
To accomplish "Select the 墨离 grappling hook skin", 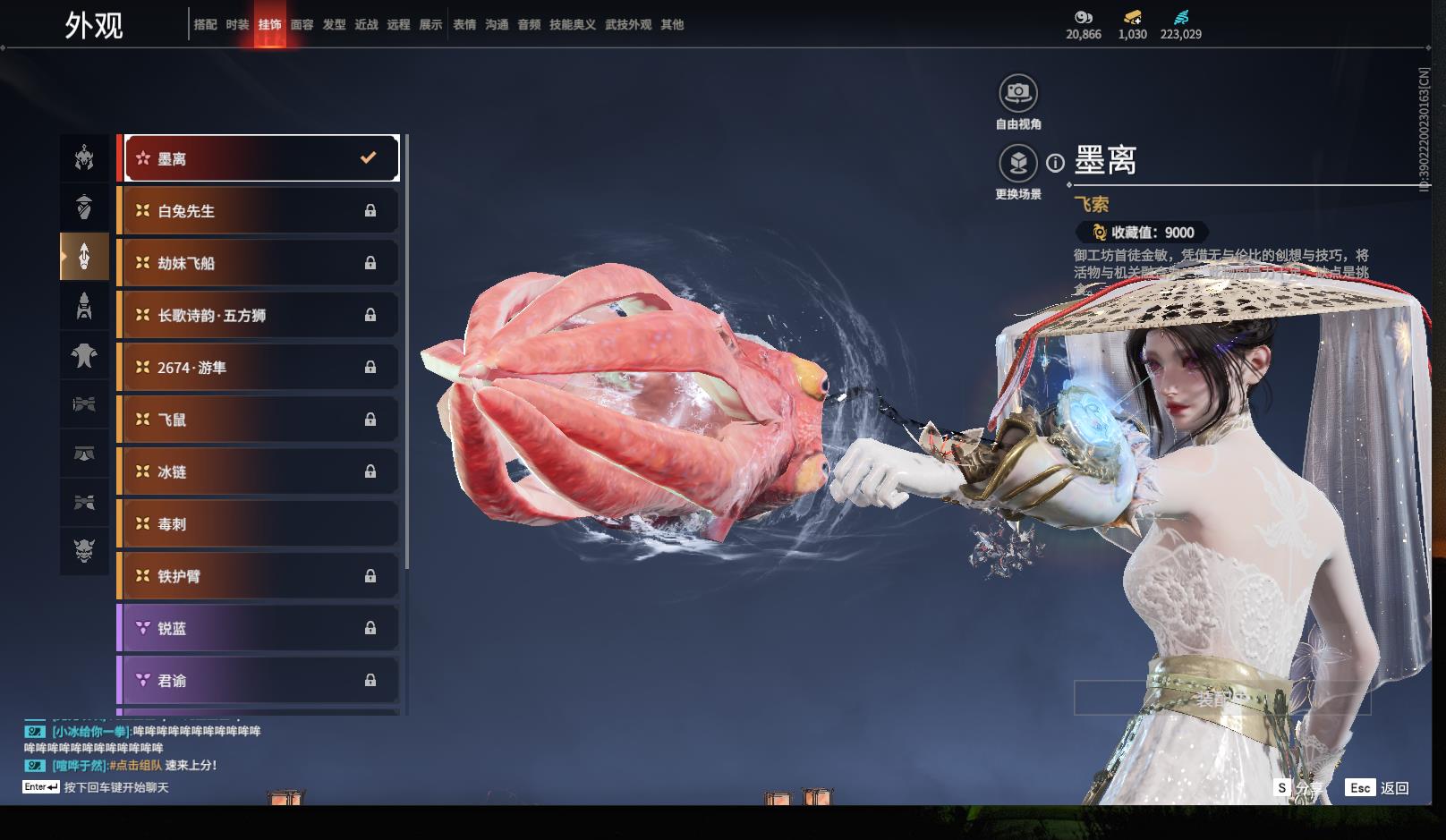I will click(x=260, y=158).
